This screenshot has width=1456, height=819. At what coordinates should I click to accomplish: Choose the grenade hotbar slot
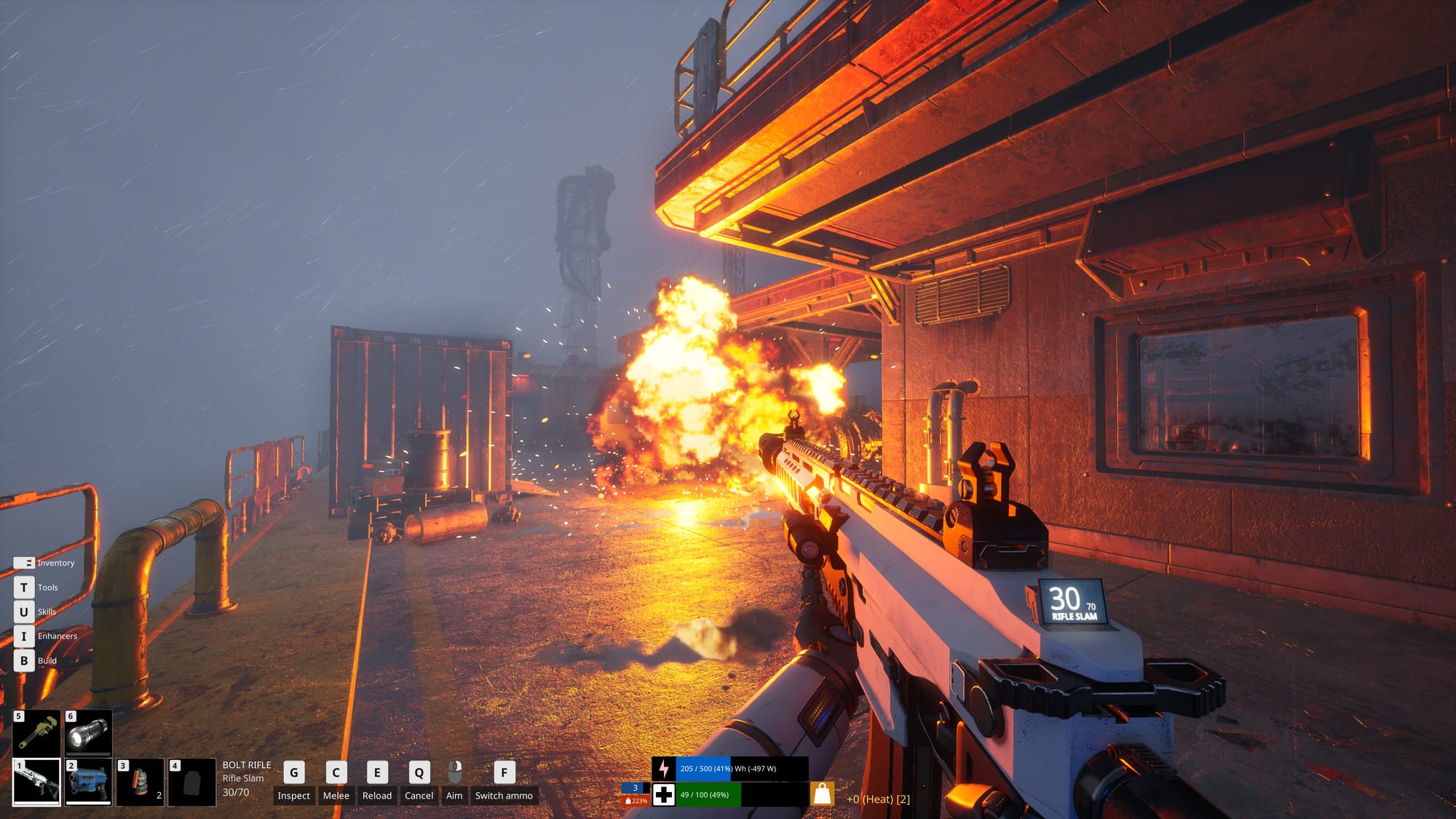pos(141,782)
